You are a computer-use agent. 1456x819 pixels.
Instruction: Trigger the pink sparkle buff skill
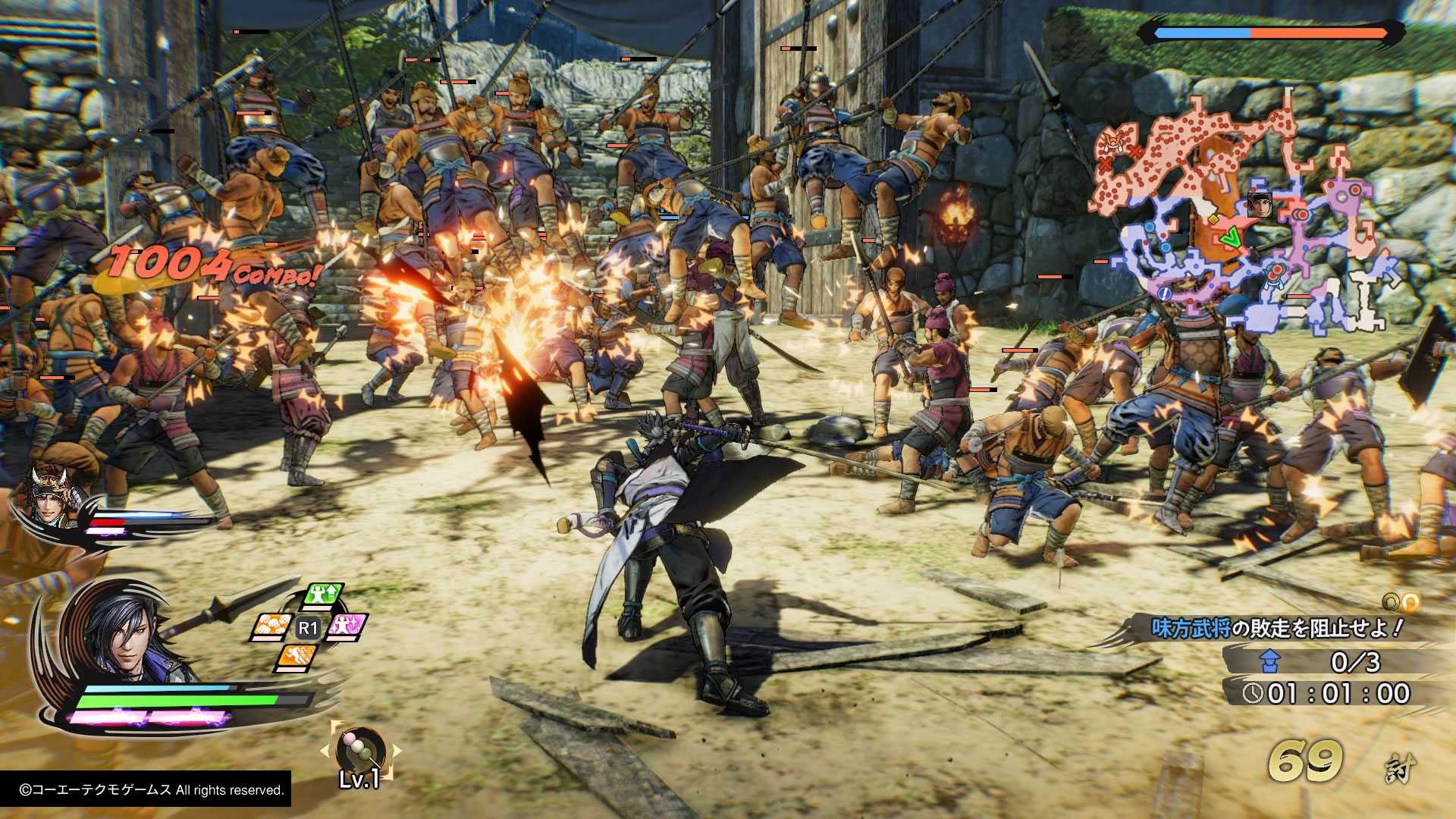[x=346, y=626]
